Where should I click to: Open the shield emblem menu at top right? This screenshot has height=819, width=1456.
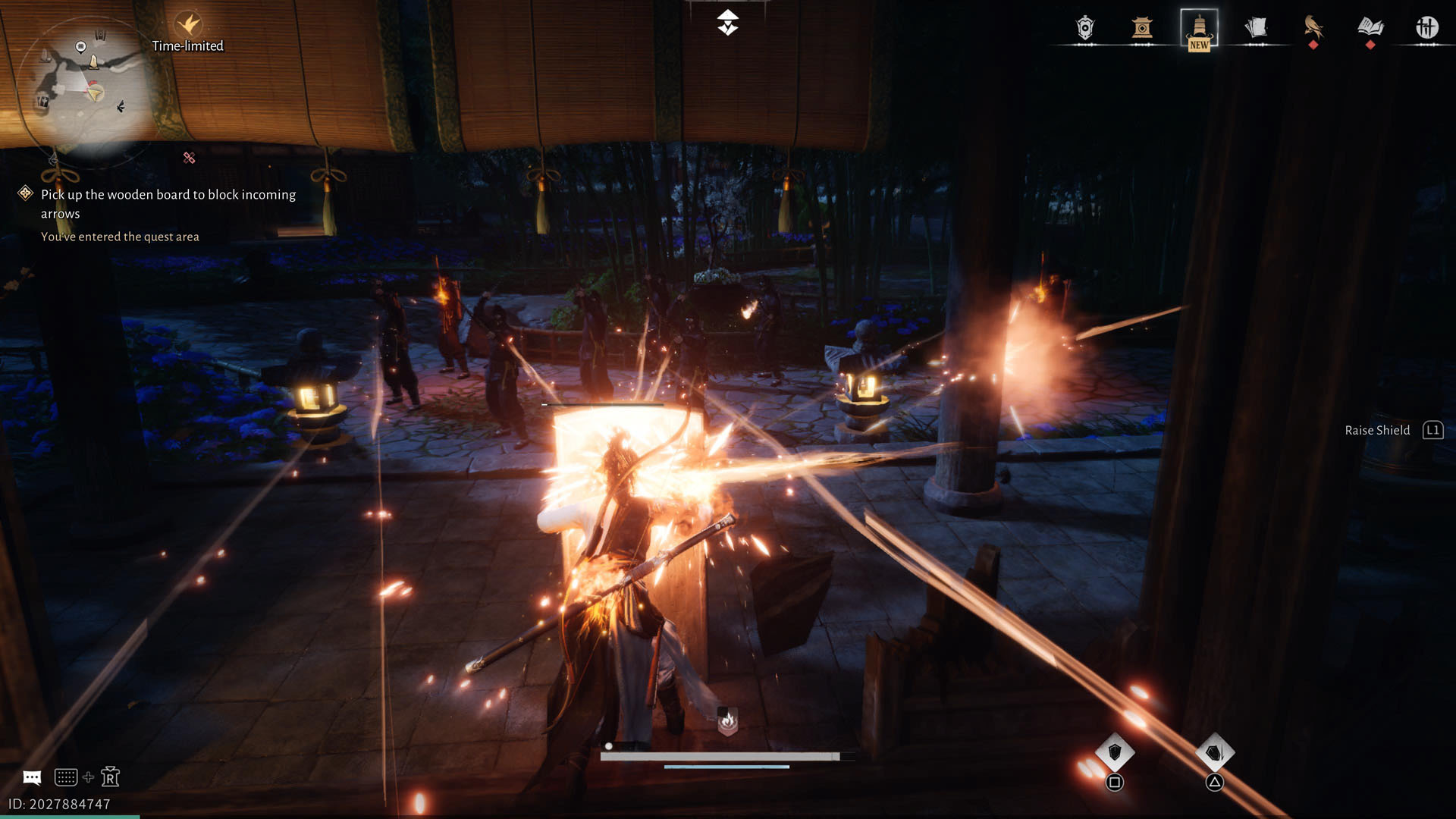click(x=1084, y=28)
